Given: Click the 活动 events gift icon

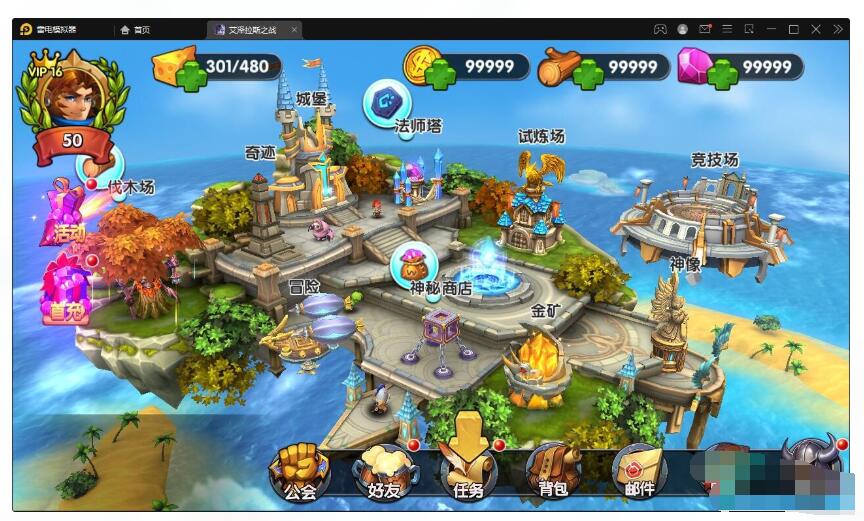Looking at the screenshot, I should [x=65, y=212].
